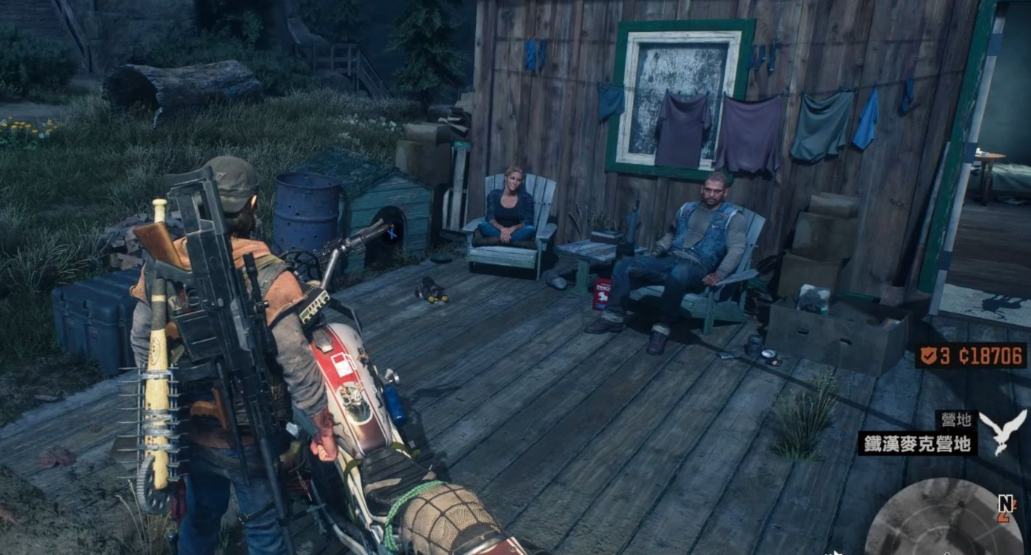Click the orange shield trust icon

click(x=929, y=356)
